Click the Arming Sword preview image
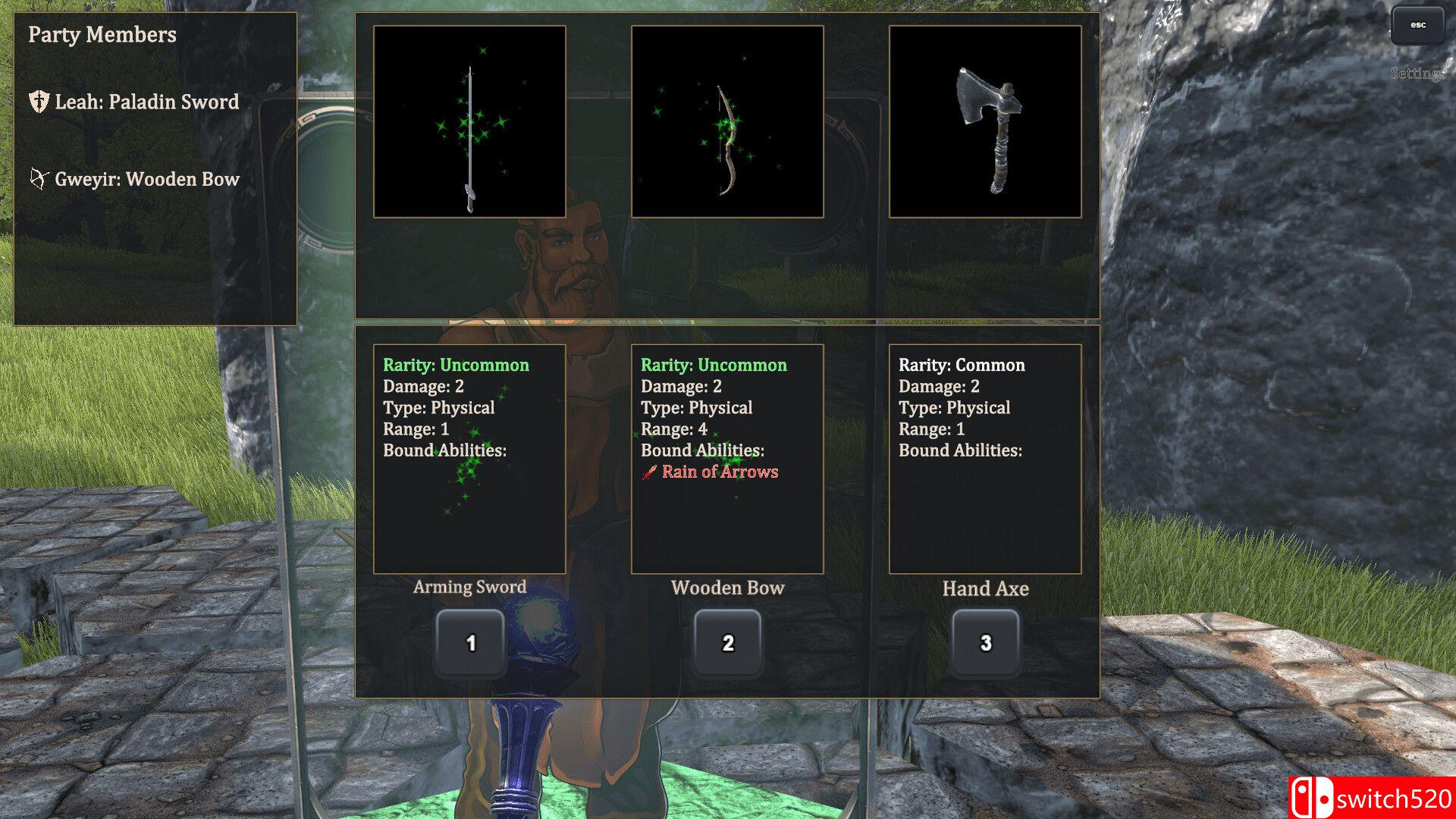 pyautogui.click(x=469, y=121)
